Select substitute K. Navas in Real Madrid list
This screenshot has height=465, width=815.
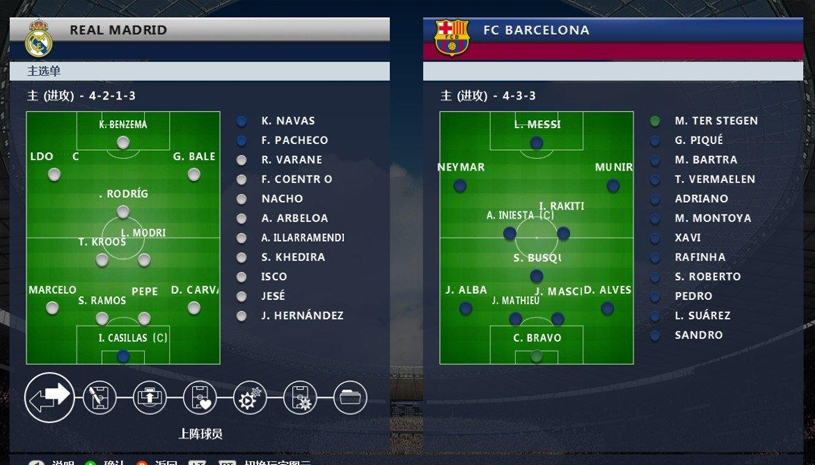288,121
